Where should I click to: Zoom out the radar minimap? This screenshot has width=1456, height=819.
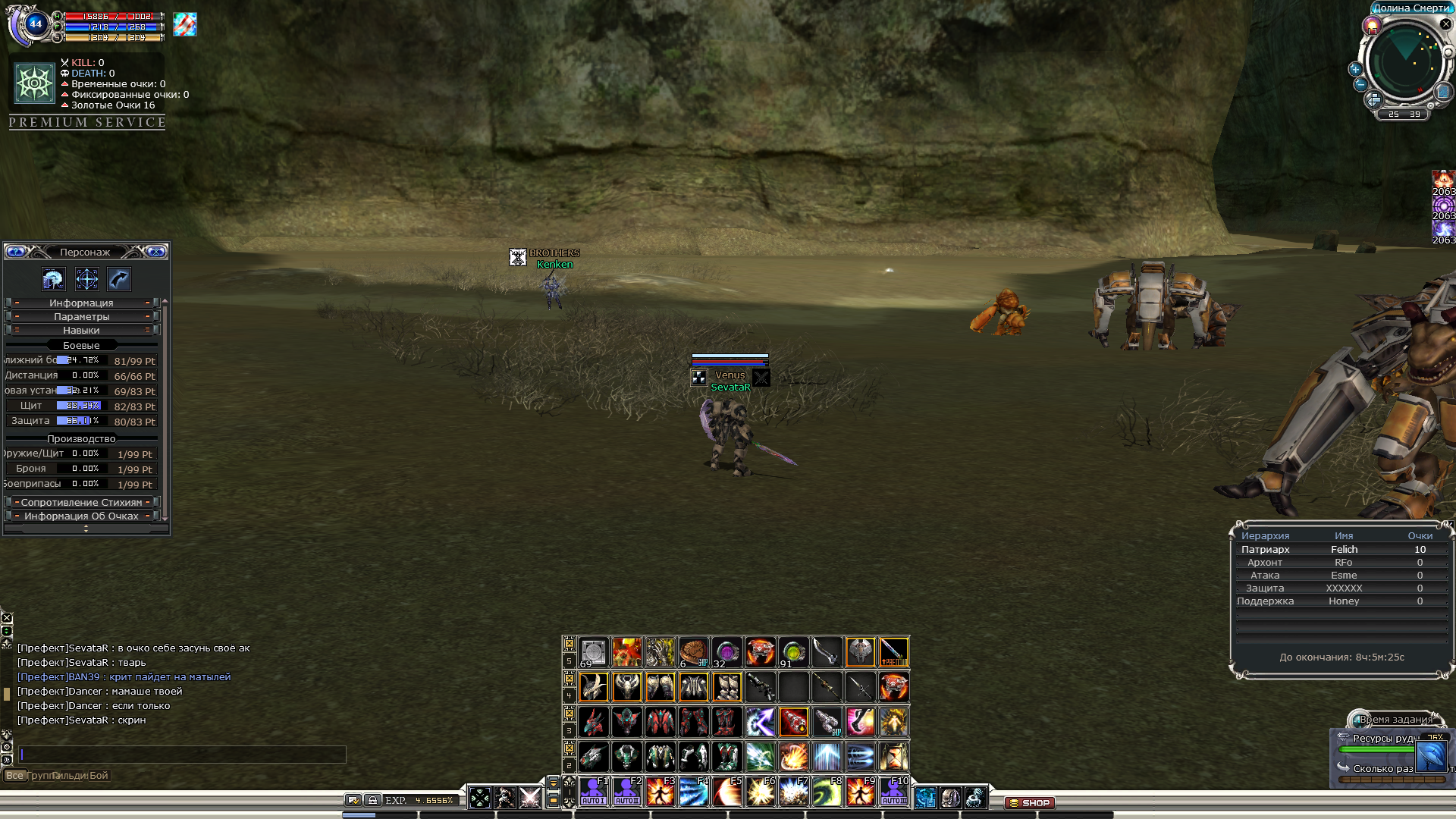point(1360,84)
